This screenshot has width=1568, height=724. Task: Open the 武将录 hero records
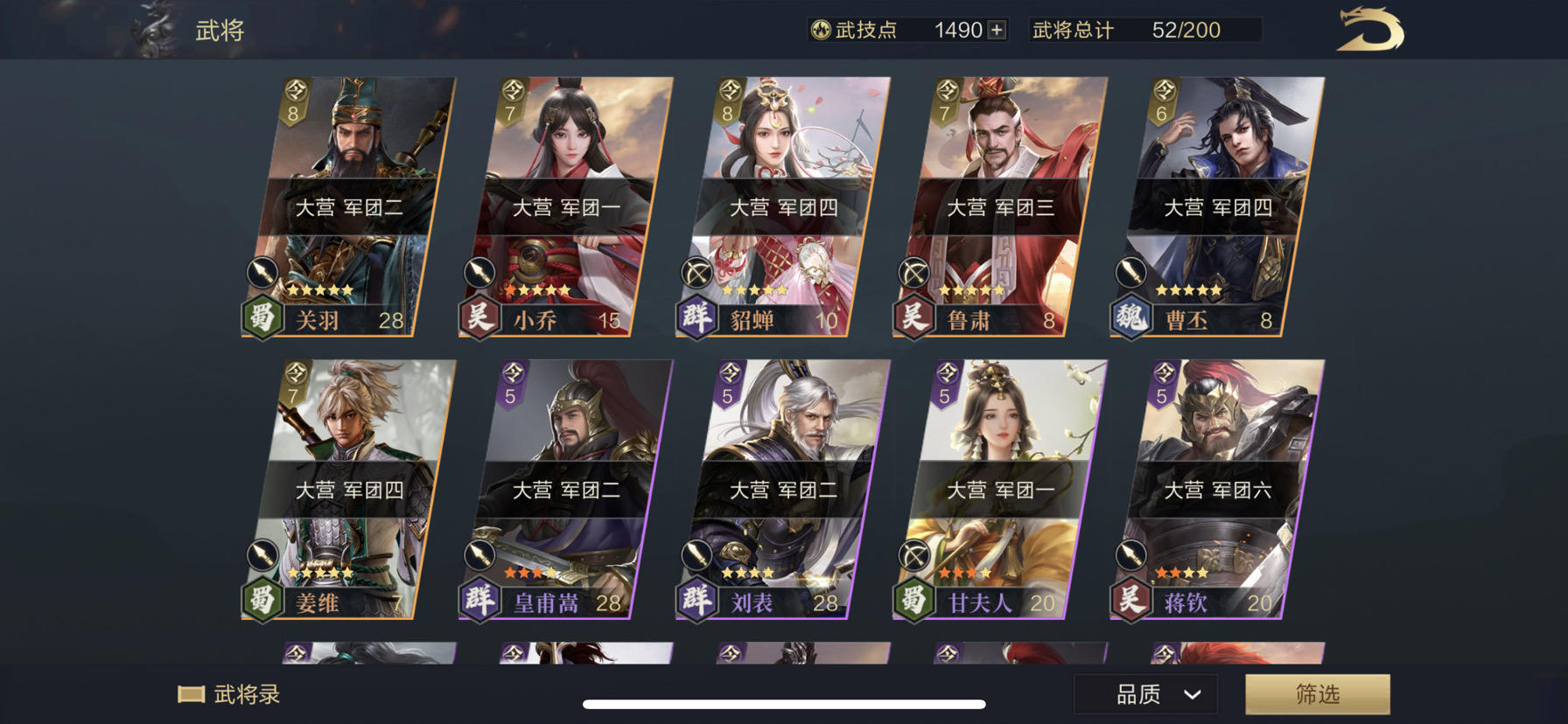tap(232, 693)
